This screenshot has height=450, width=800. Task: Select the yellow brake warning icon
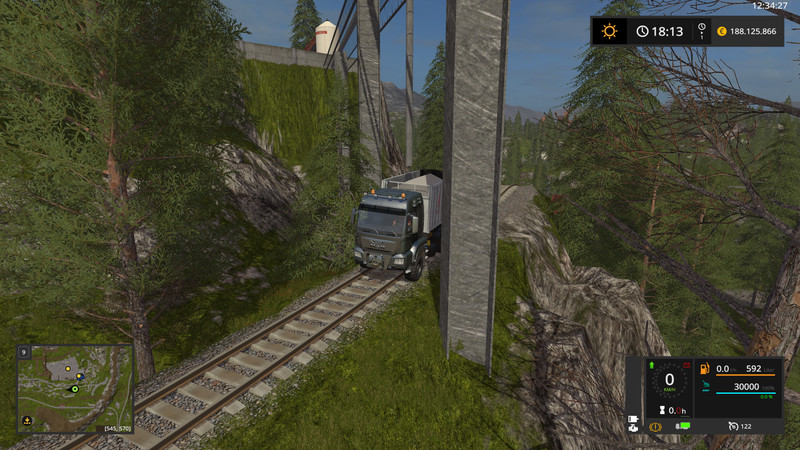coord(656,427)
